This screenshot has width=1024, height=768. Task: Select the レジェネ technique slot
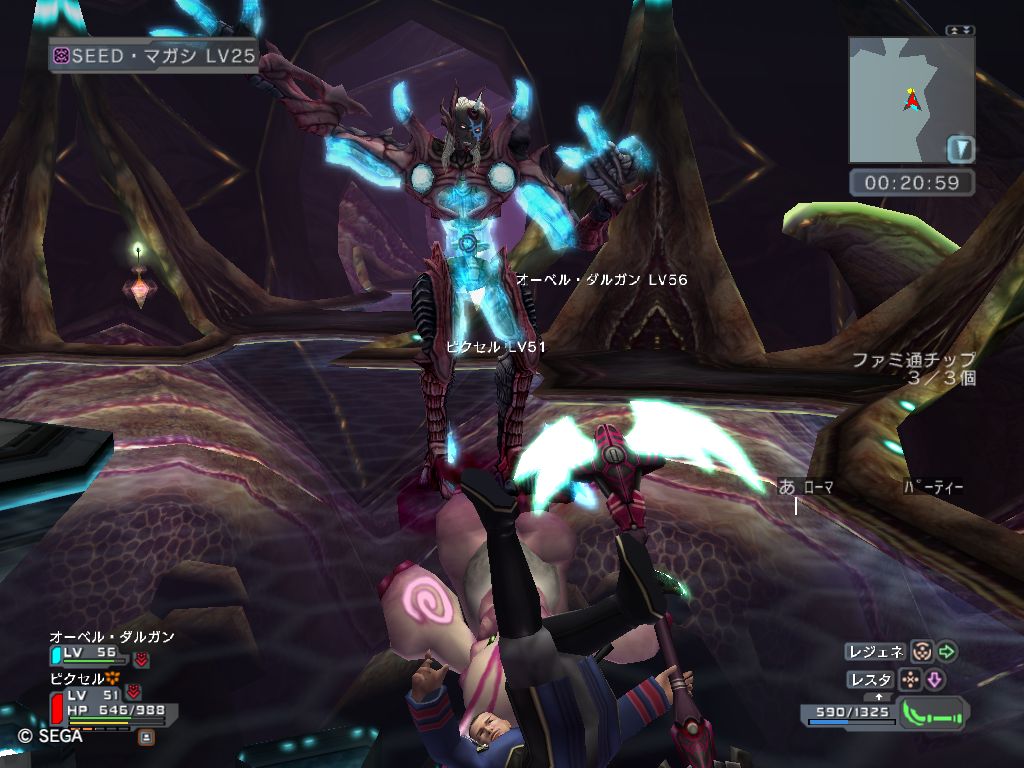click(876, 652)
